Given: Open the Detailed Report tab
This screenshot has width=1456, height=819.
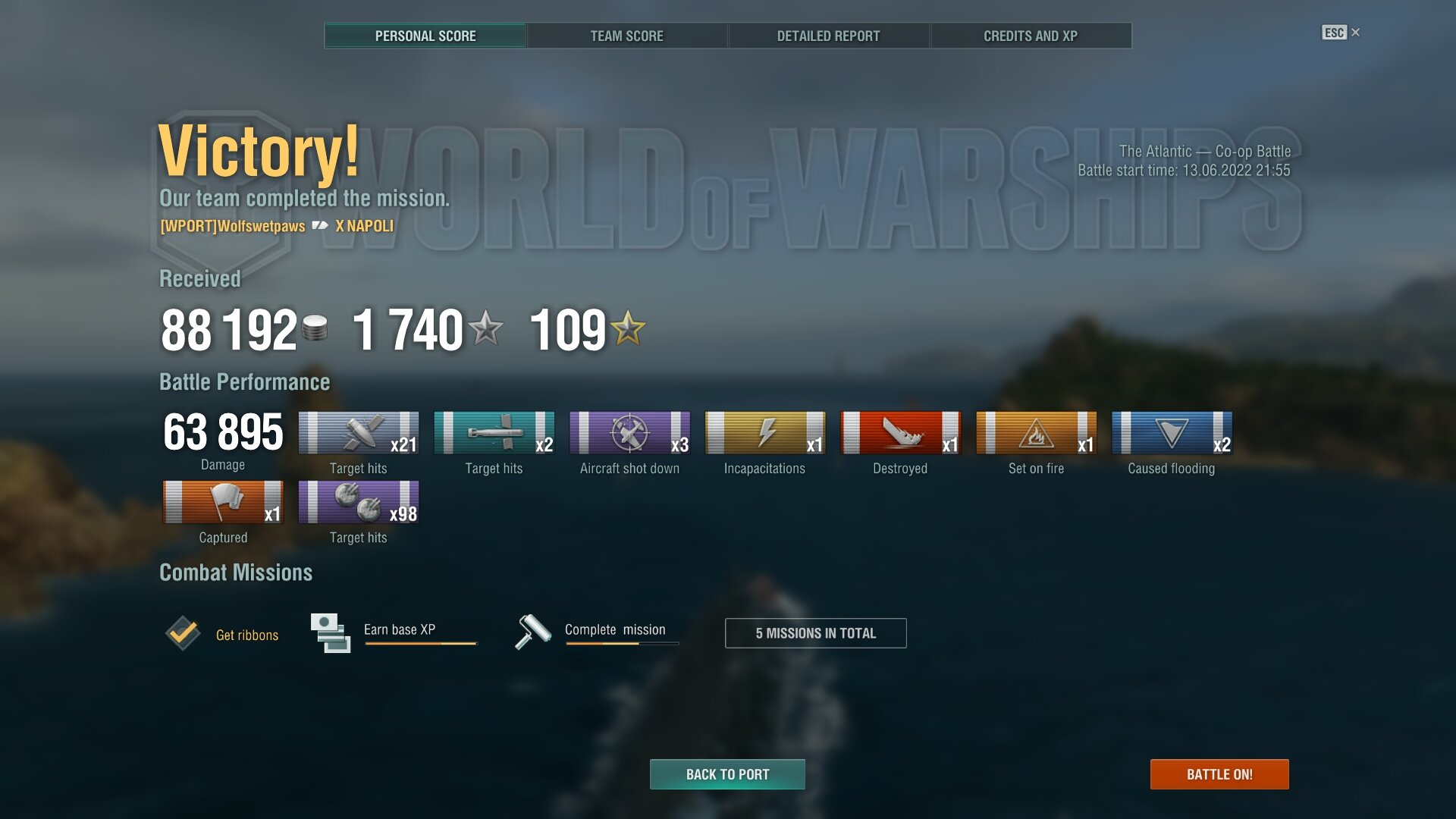Looking at the screenshot, I should pos(828,36).
